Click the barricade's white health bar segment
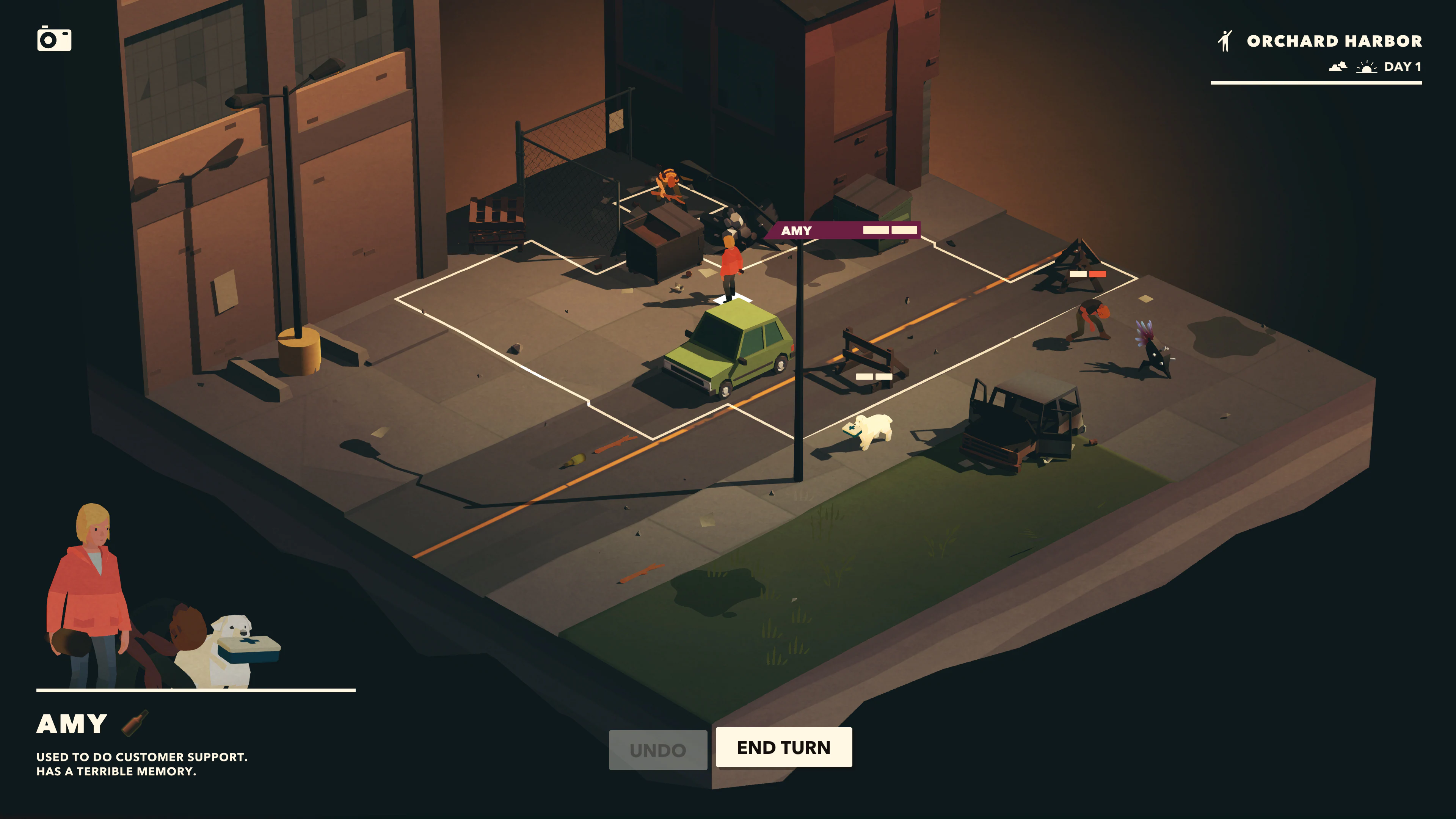The image size is (1456, 819). [865, 377]
